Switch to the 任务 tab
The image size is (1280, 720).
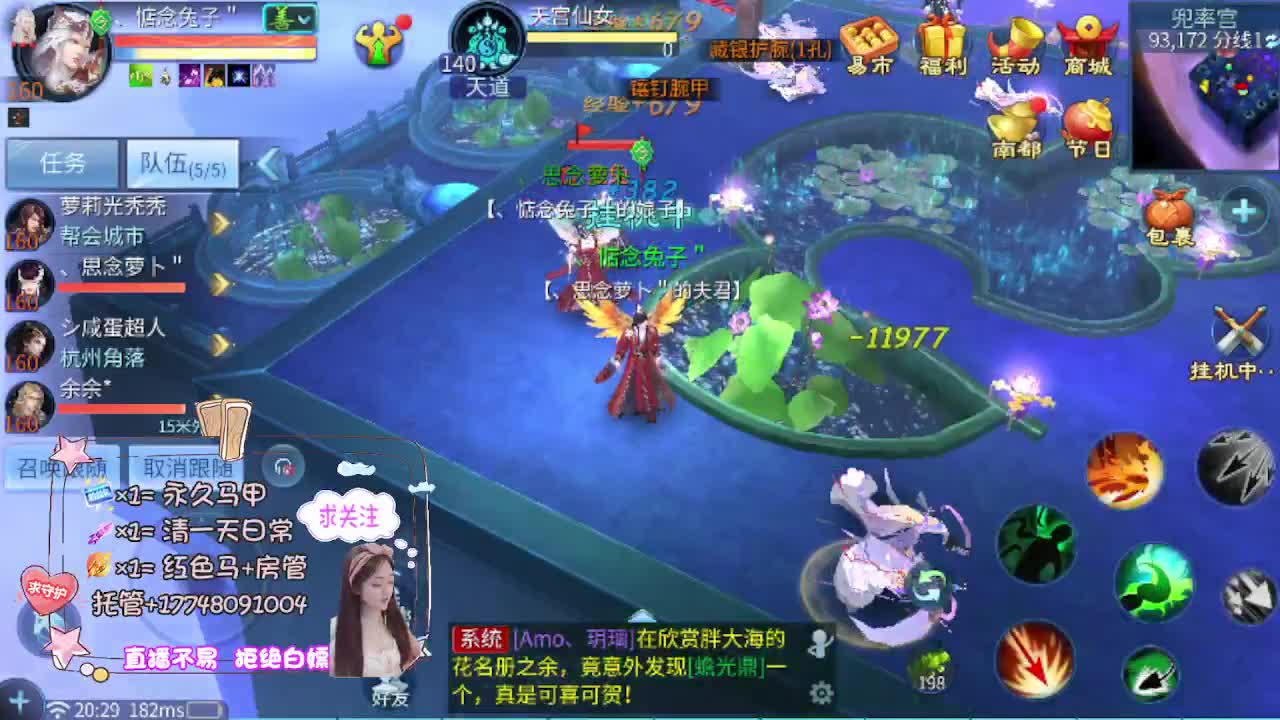tap(60, 161)
